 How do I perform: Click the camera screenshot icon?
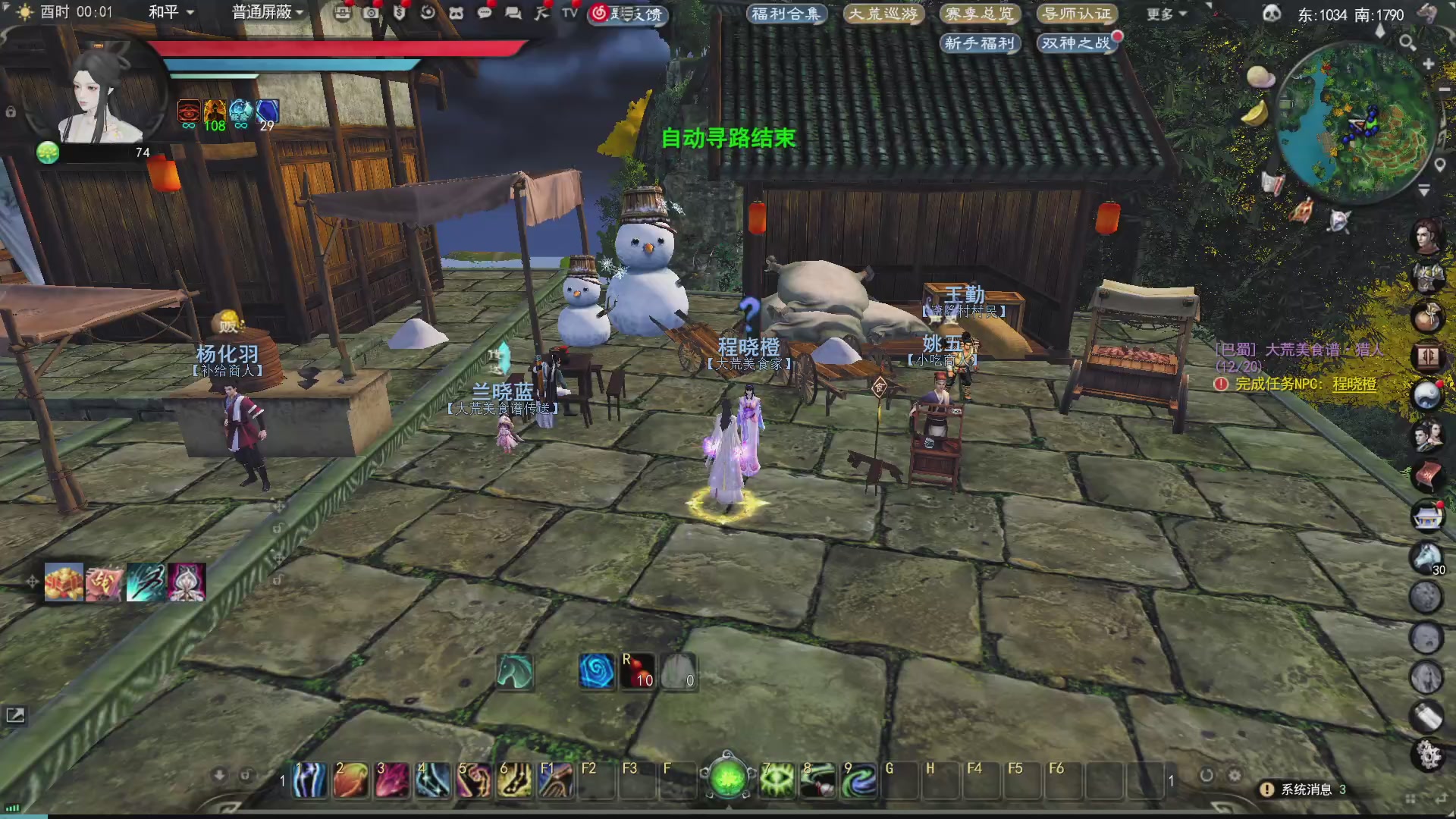click(371, 13)
